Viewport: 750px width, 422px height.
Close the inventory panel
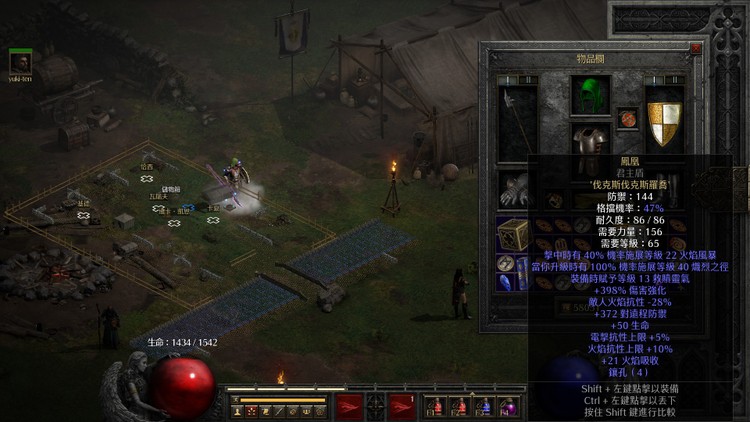coord(696,48)
